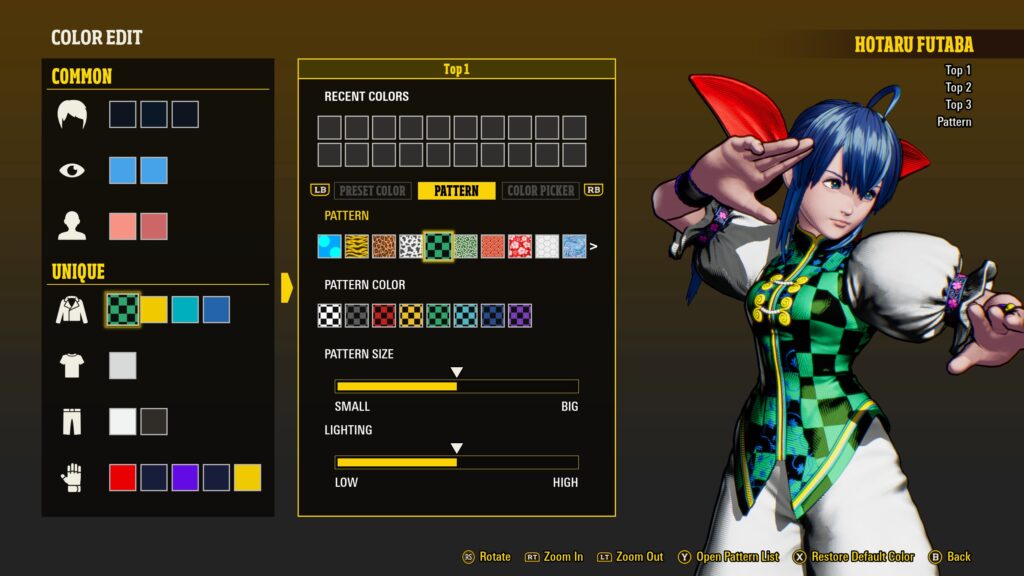Apply the red checkered pattern color
This screenshot has height=576, width=1024.
384,316
